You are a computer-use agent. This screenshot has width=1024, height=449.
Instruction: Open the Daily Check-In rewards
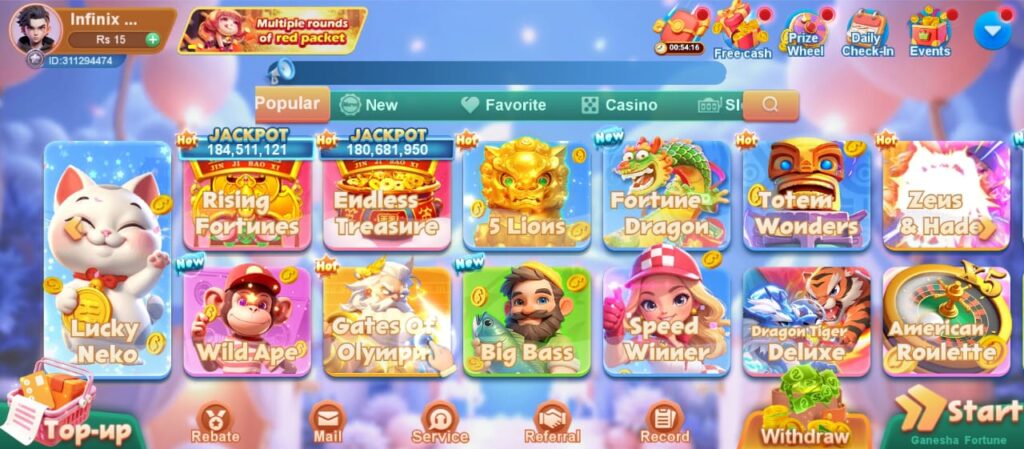tap(867, 34)
